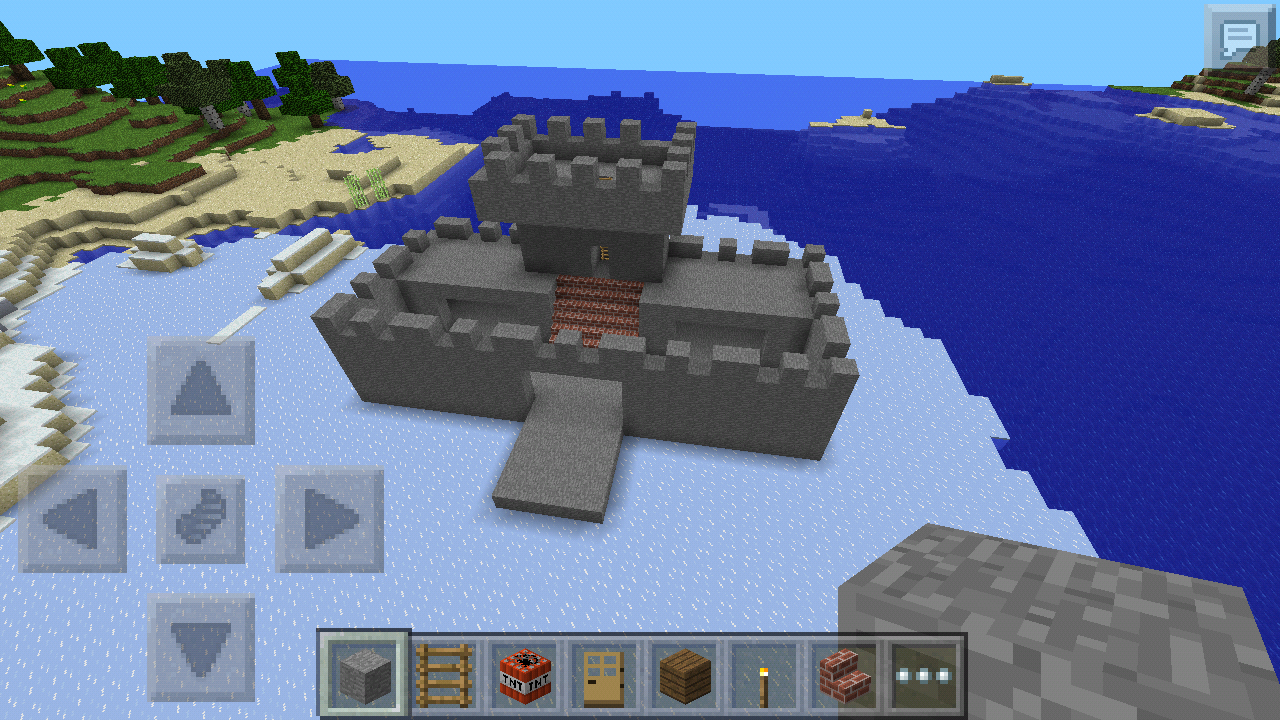Screen dimensions: 1280x720
Task: Select the wooden planks block
Action: click(x=683, y=676)
